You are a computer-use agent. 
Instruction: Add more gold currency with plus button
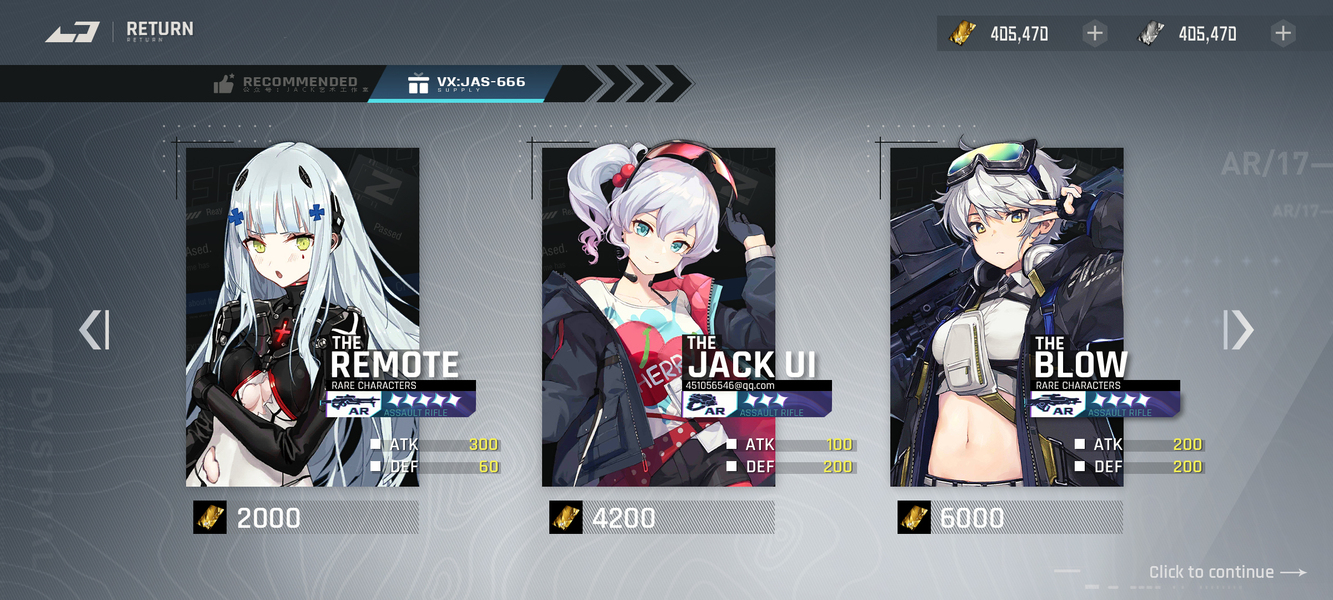[x=1095, y=34]
